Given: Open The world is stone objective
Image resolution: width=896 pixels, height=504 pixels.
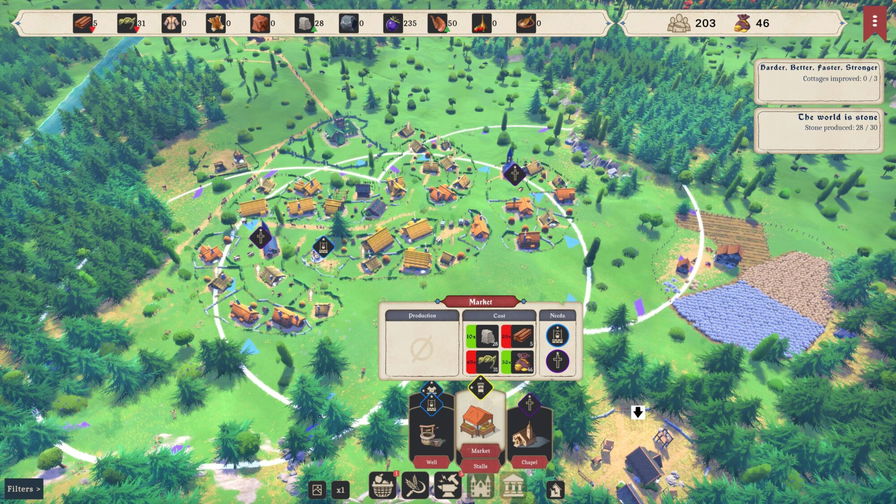Looking at the screenshot, I should click(818, 130).
